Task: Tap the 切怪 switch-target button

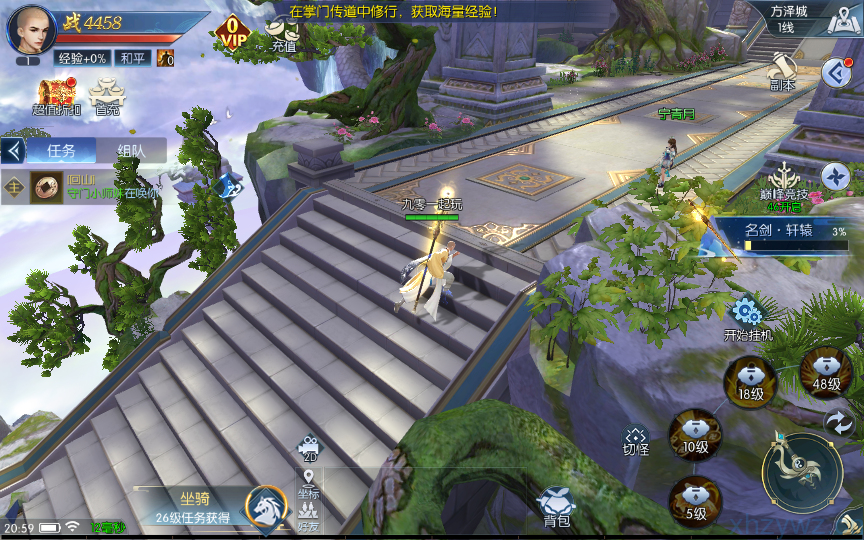Action: tap(636, 441)
